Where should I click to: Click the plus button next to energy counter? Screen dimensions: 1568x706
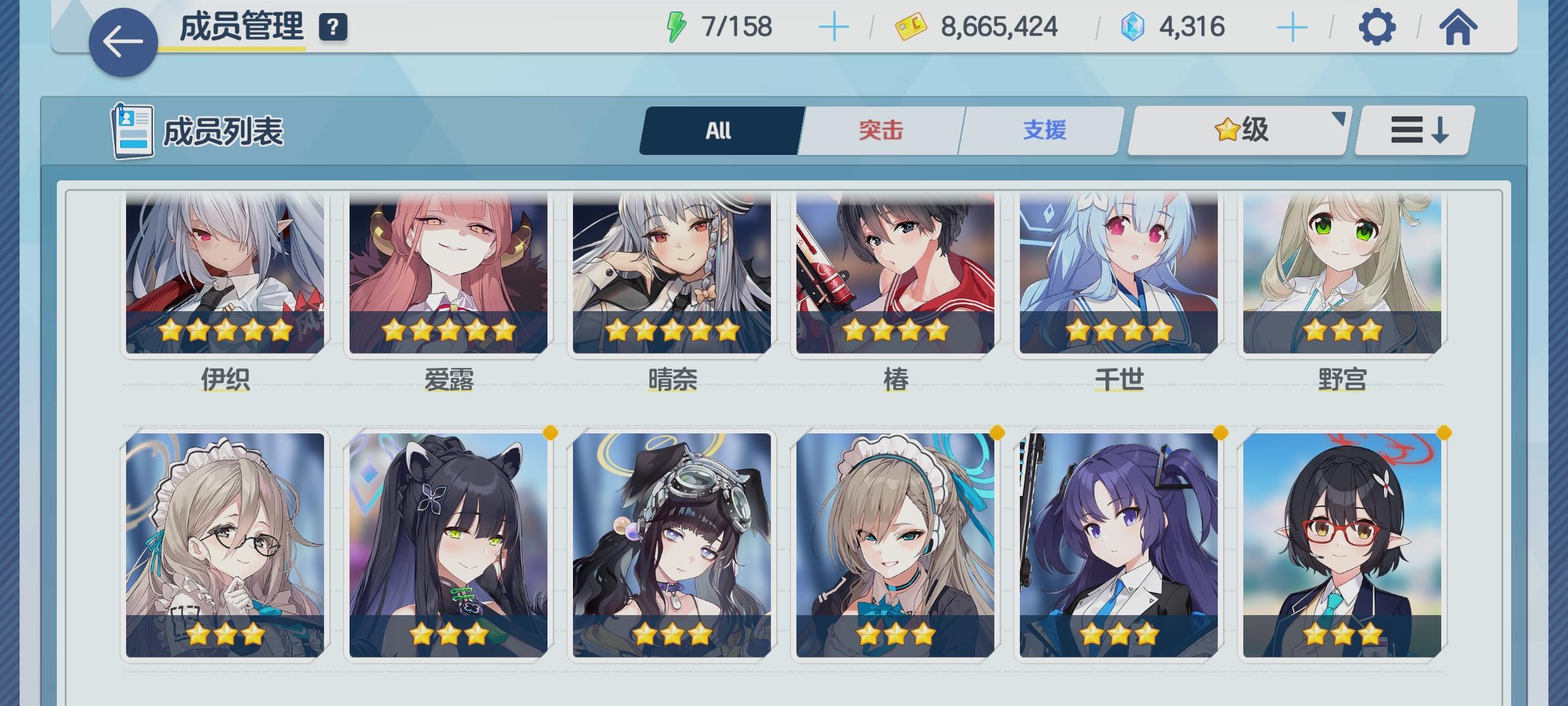point(834,26)
